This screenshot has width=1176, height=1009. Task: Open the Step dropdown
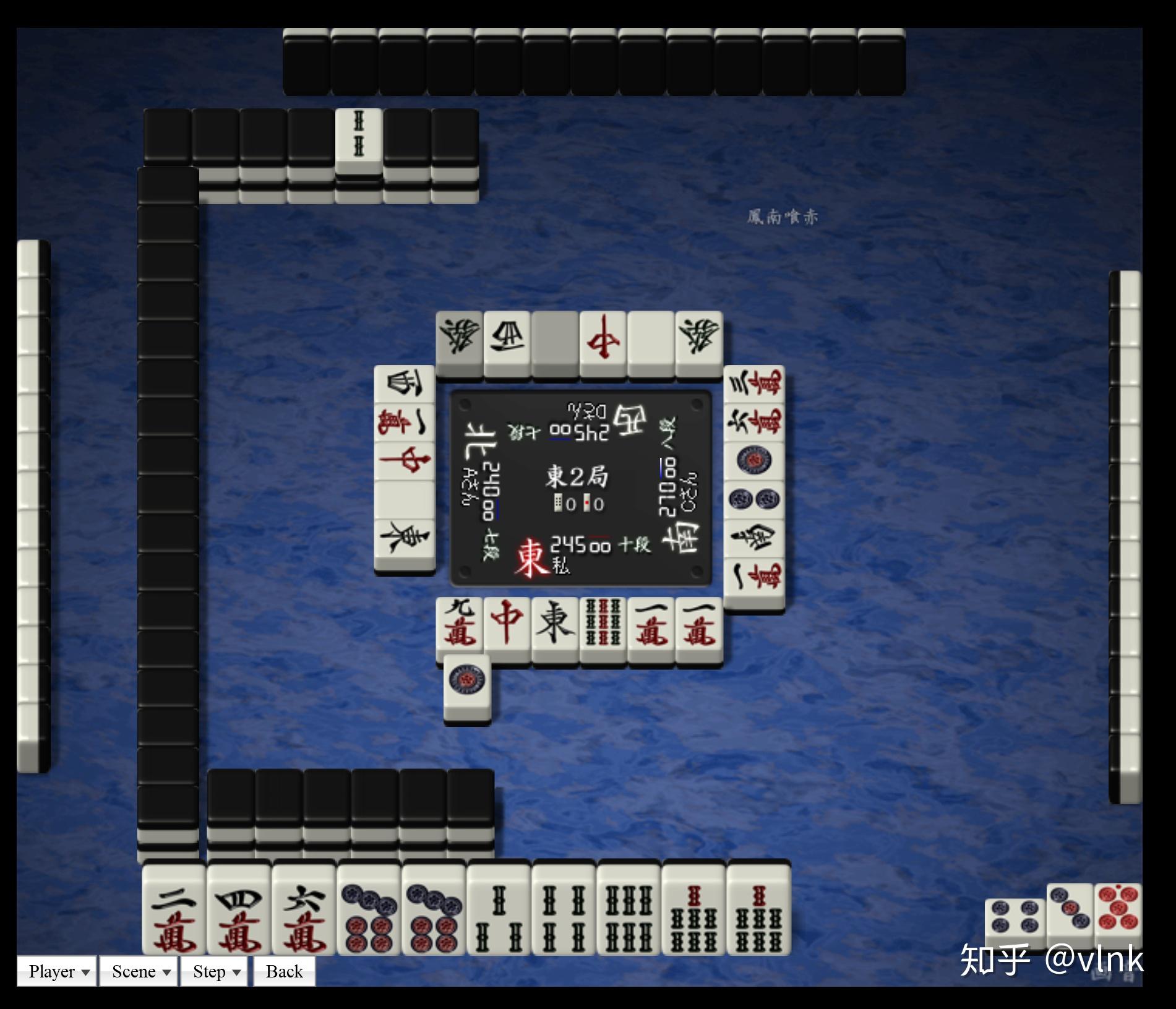point(215,971)
